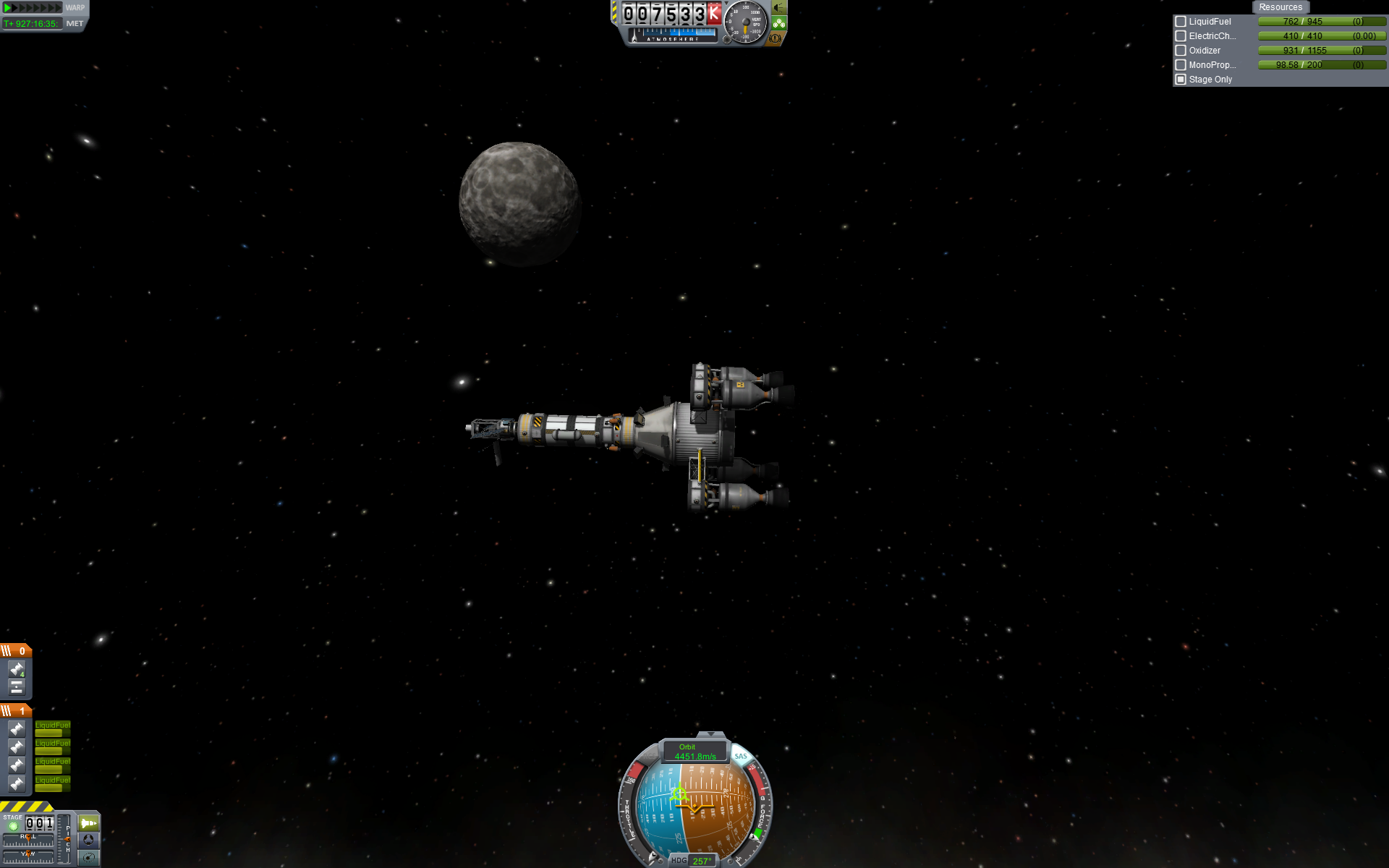Toggle the ElectricCharge resource checkbox

[1181, 36]
